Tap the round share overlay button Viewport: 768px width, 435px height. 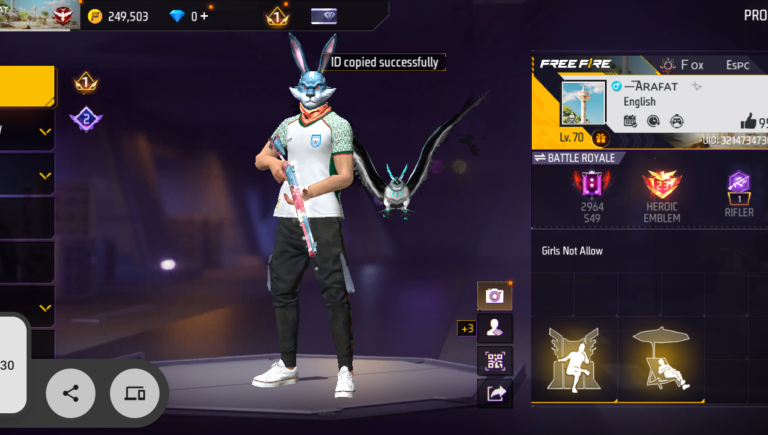71,393
